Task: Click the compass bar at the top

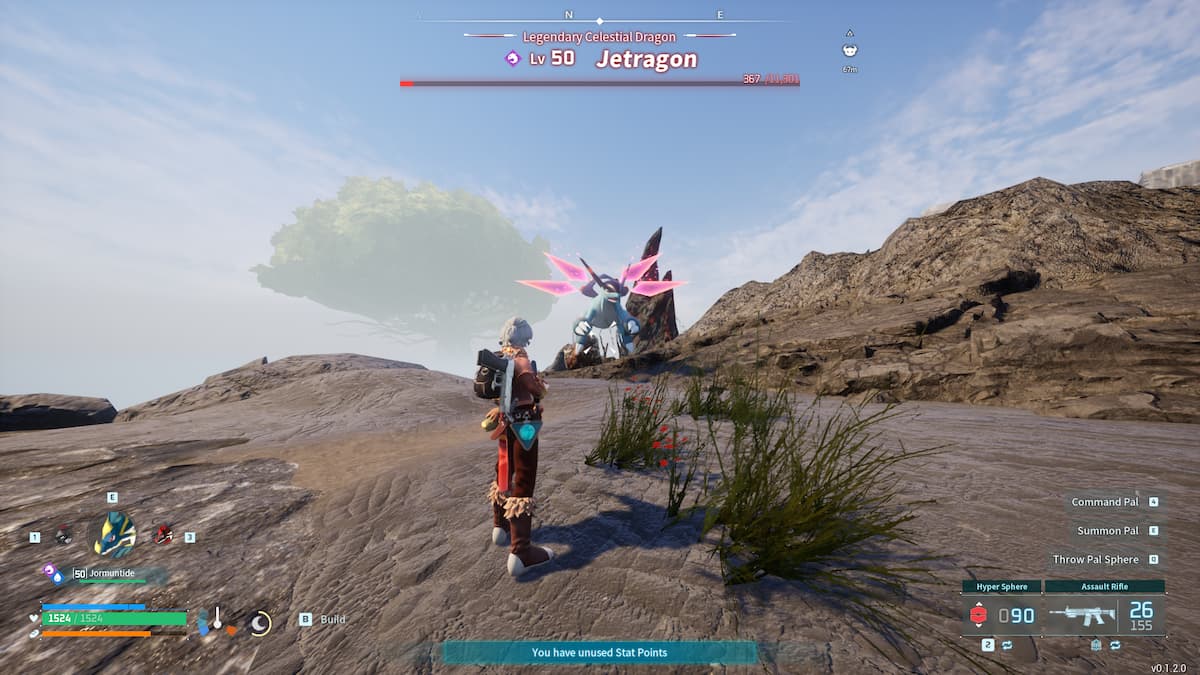Action: pos(599,16)
